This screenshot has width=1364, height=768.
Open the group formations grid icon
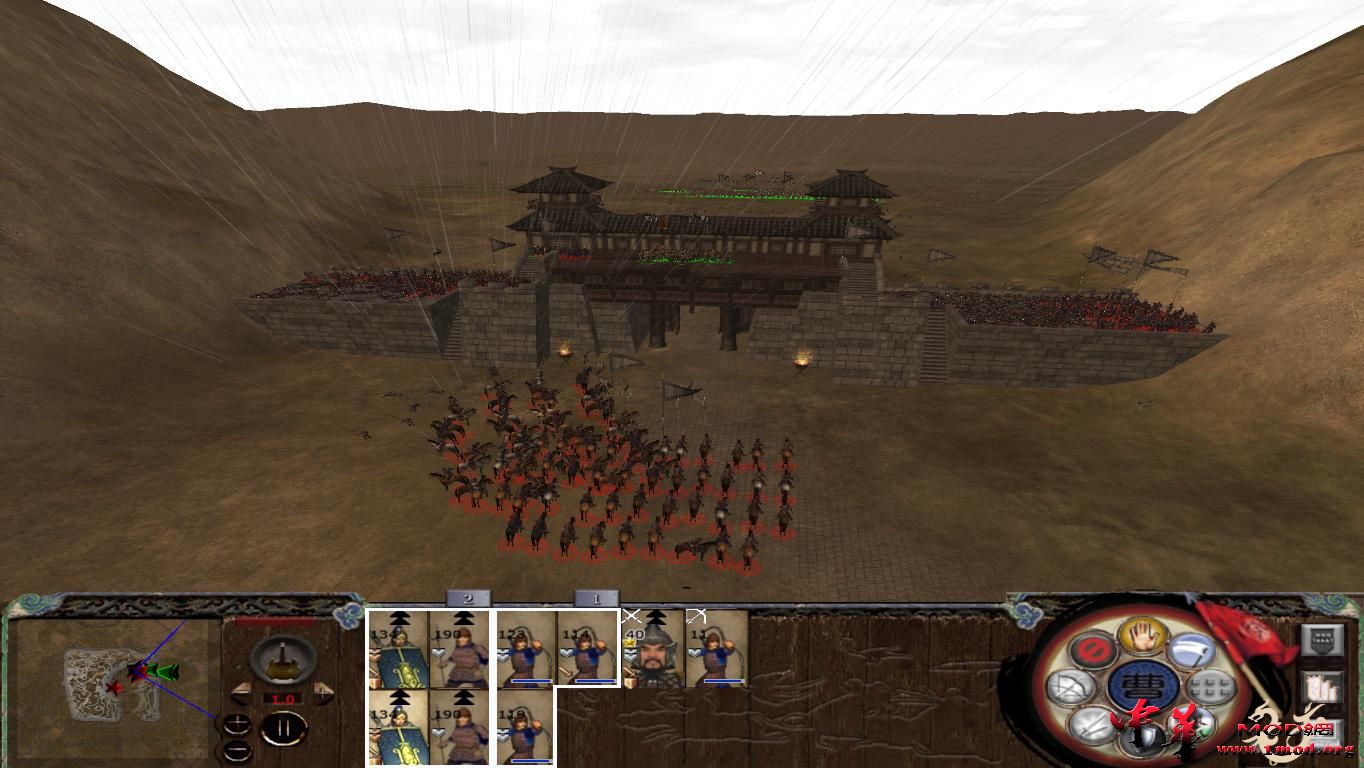click(x=1209, y=687)
